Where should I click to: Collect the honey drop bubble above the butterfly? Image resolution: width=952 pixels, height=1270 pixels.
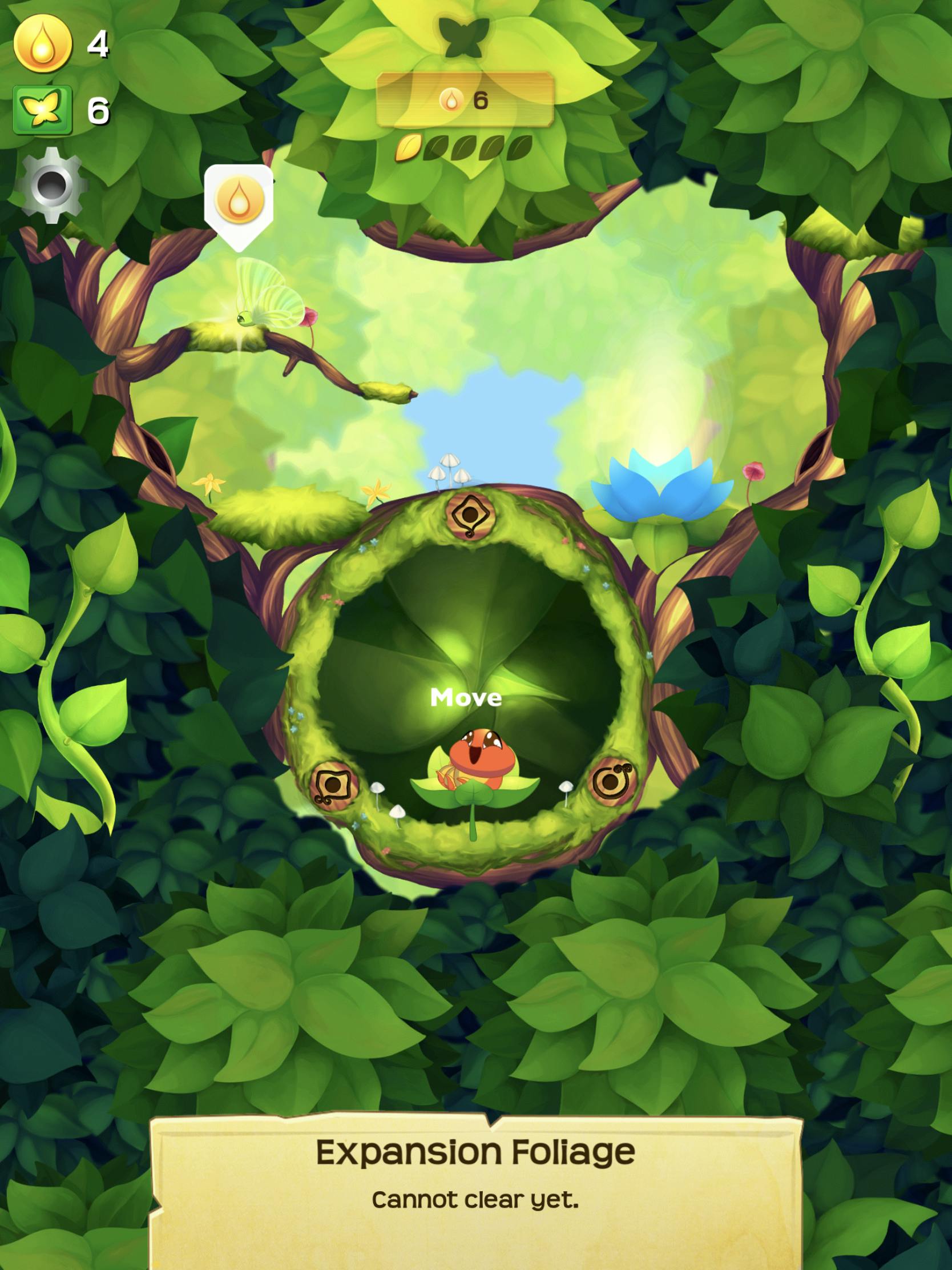[x=239, y=202]
